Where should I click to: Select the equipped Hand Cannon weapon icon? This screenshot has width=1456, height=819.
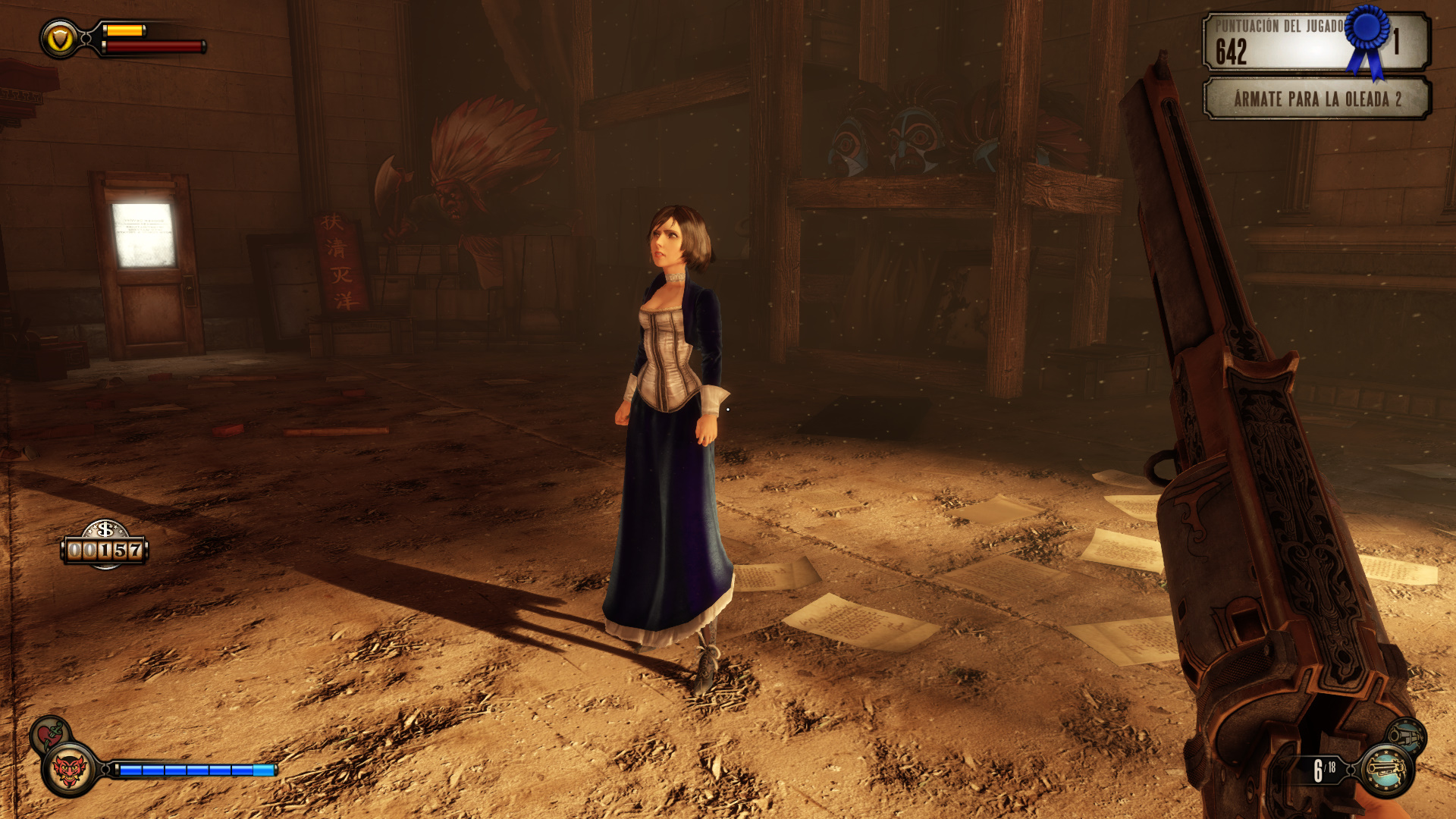click(1386, 770)
